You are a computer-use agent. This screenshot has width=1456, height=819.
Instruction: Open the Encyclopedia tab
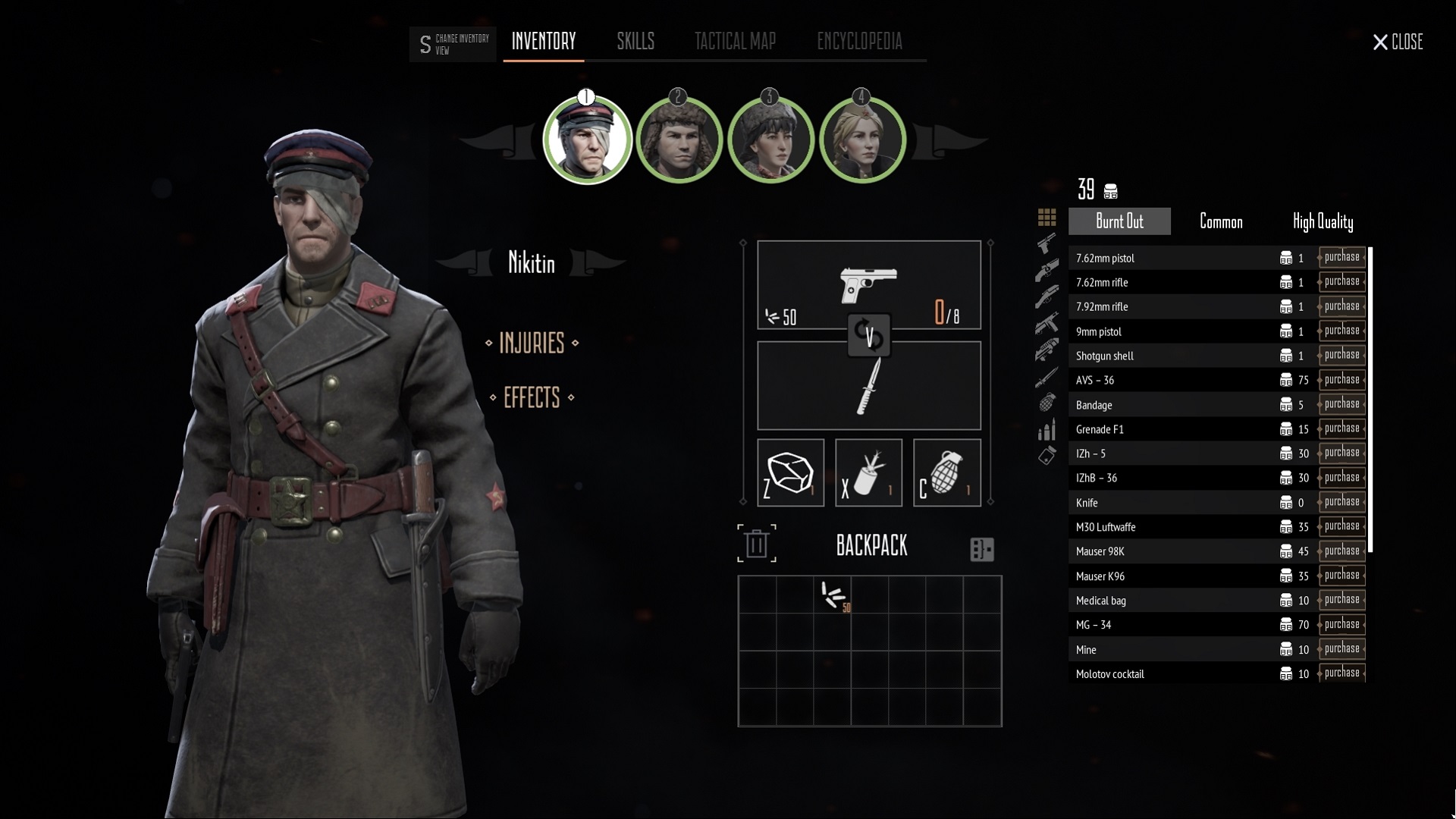point(859,42)
